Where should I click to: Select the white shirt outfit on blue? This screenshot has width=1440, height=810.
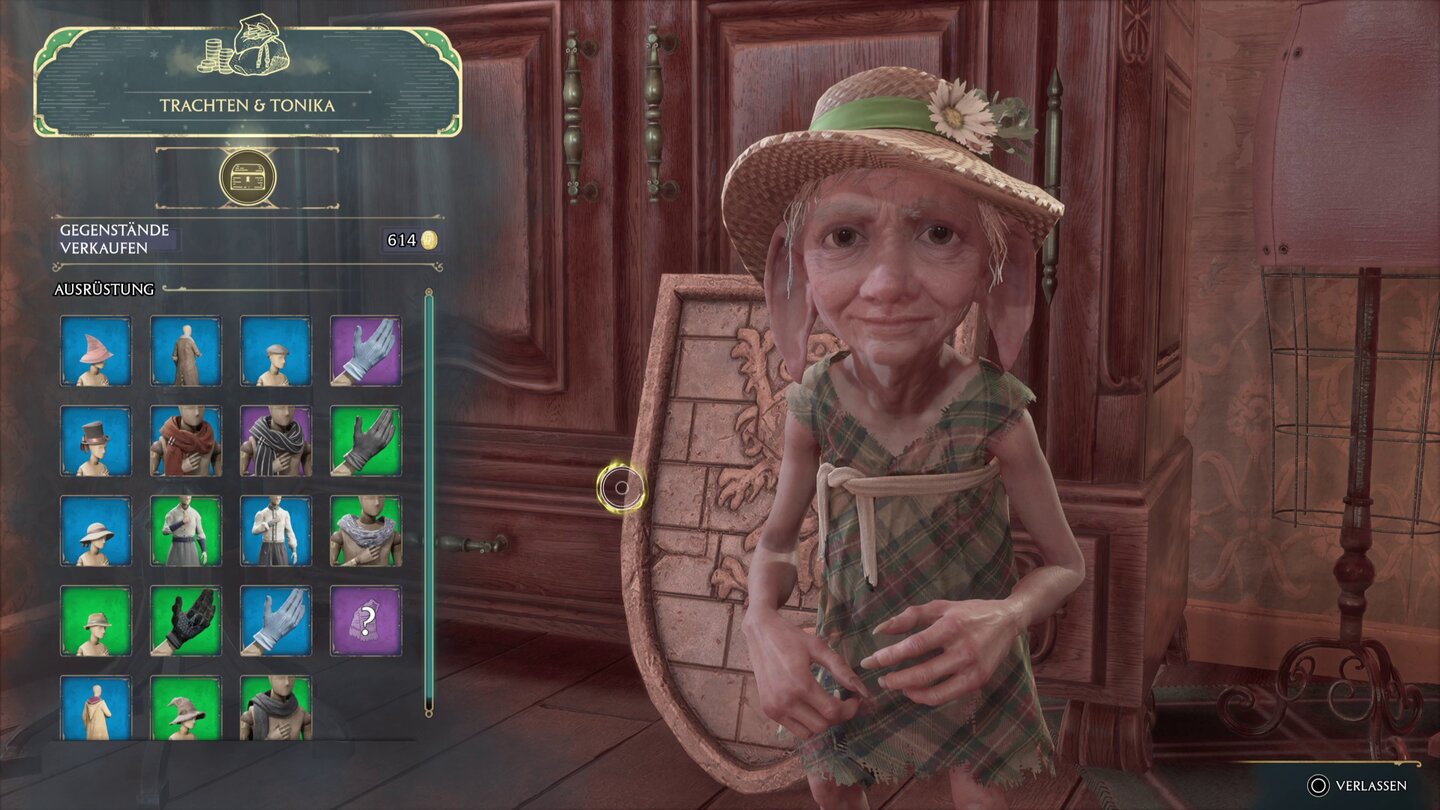pos(276,531)
